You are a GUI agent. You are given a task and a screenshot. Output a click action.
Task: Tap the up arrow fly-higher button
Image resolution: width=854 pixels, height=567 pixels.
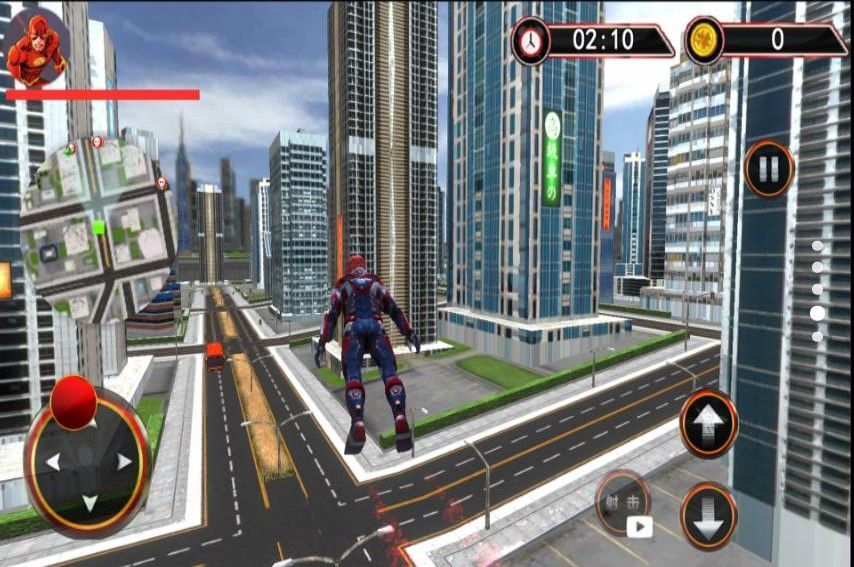[709, 423]
